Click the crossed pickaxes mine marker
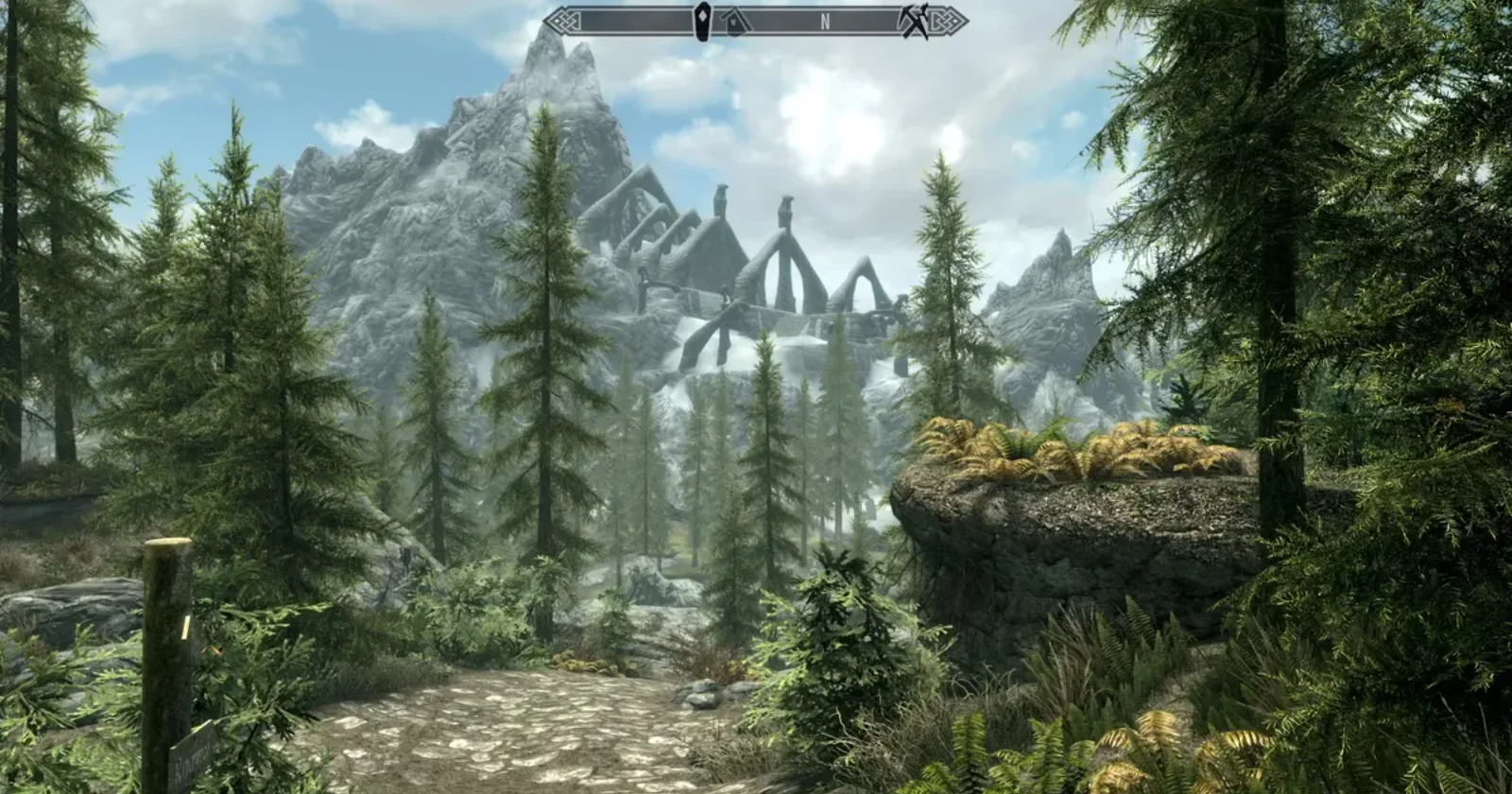 tap(912, 21)
